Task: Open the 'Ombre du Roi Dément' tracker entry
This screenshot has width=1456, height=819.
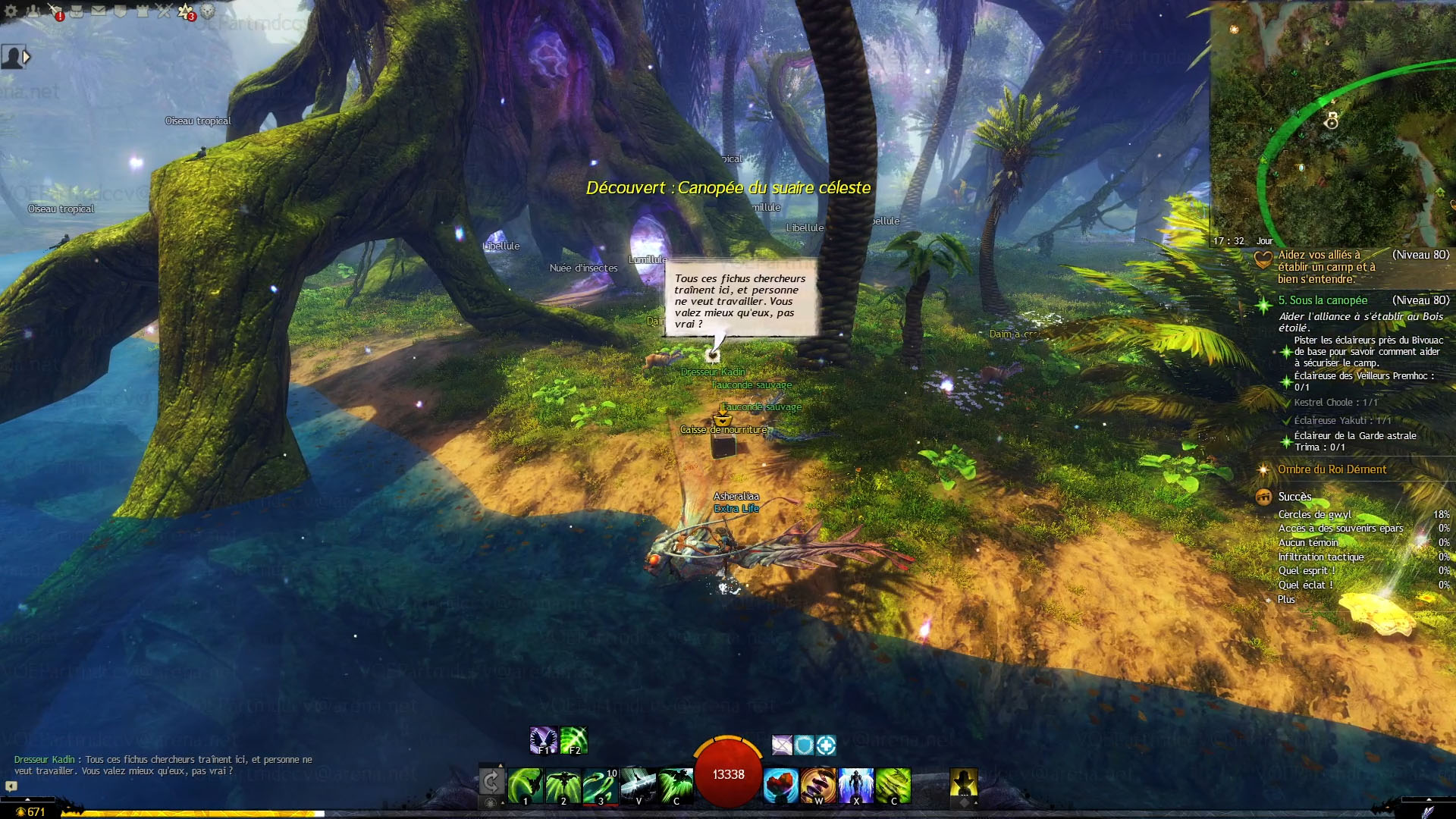Action: [1332, 469]
